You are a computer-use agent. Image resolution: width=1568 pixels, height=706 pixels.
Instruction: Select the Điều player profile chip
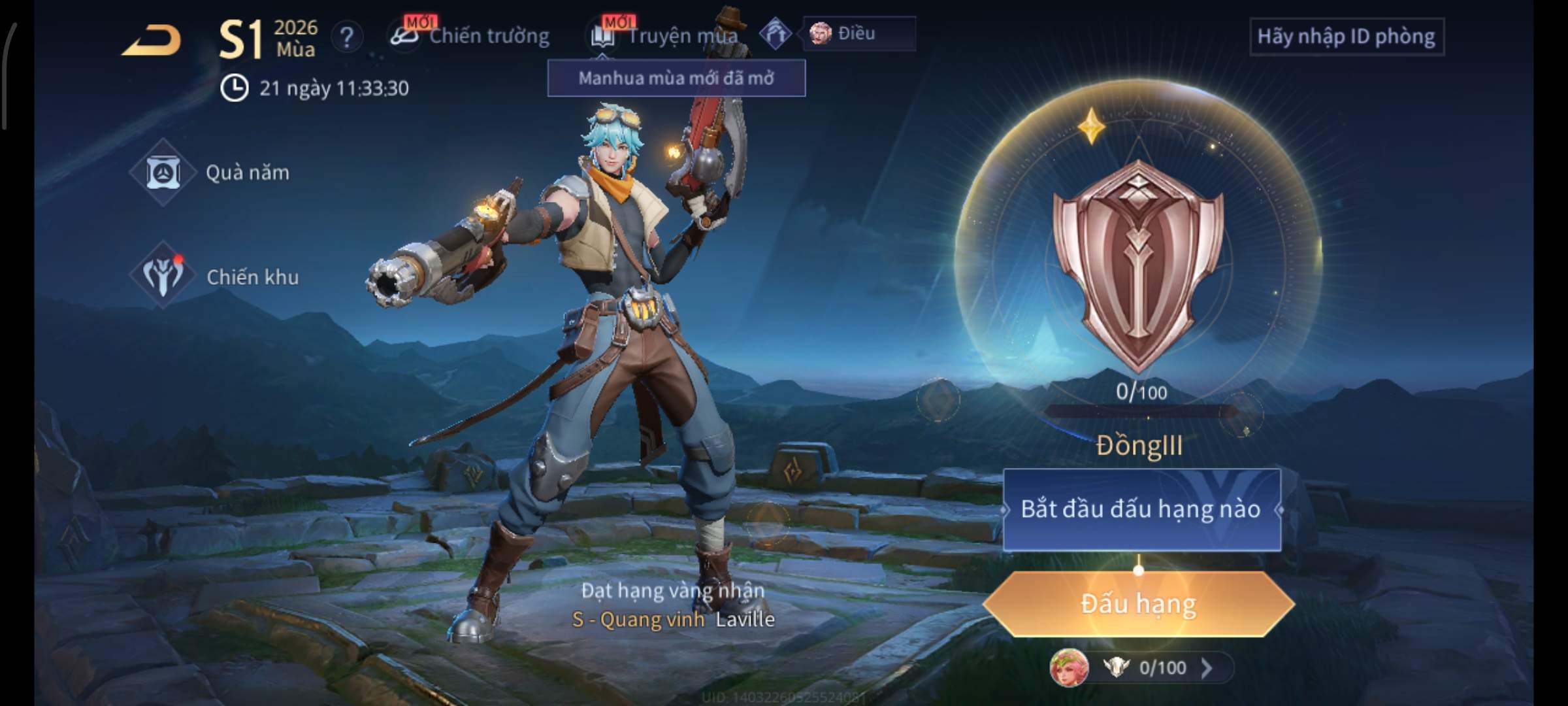[x=858, y=33]
